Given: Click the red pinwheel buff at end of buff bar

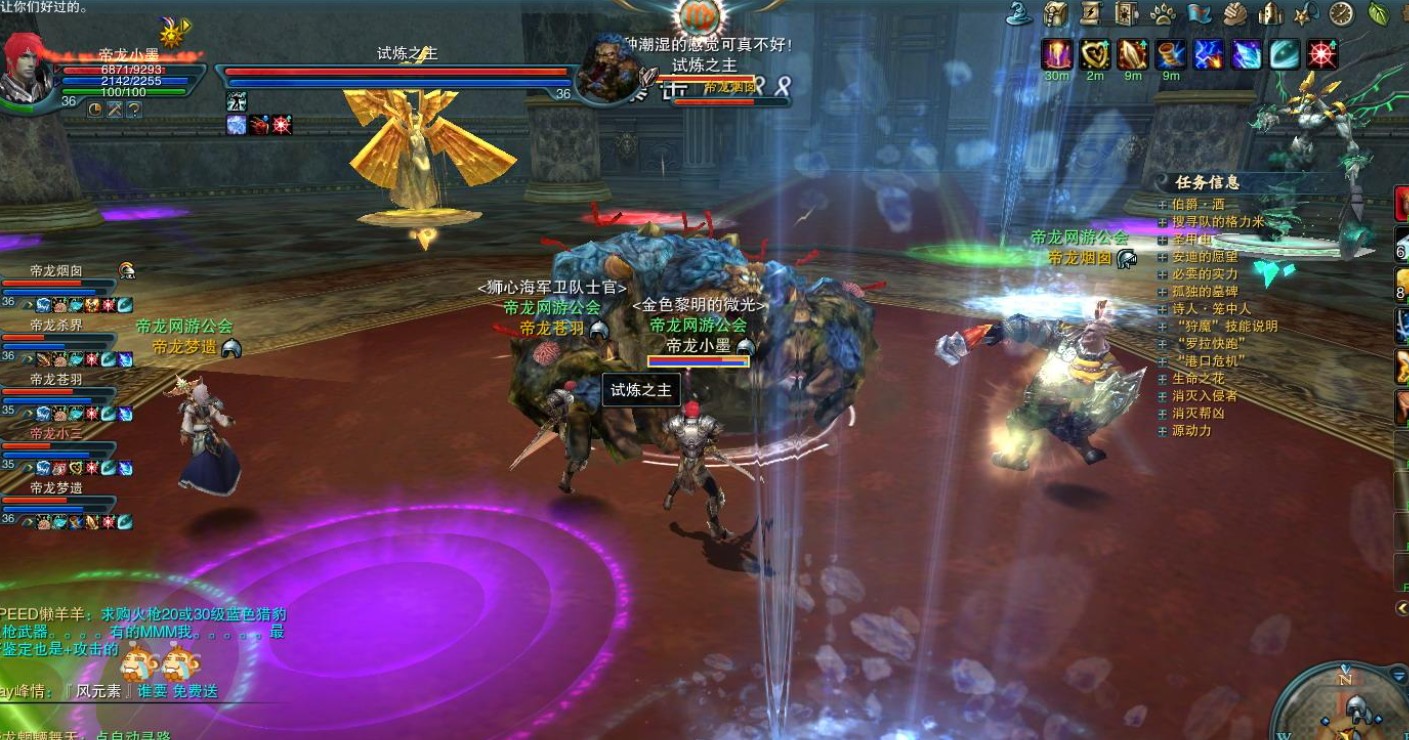Looking at the screenshot, I should tap(1322, 55).
